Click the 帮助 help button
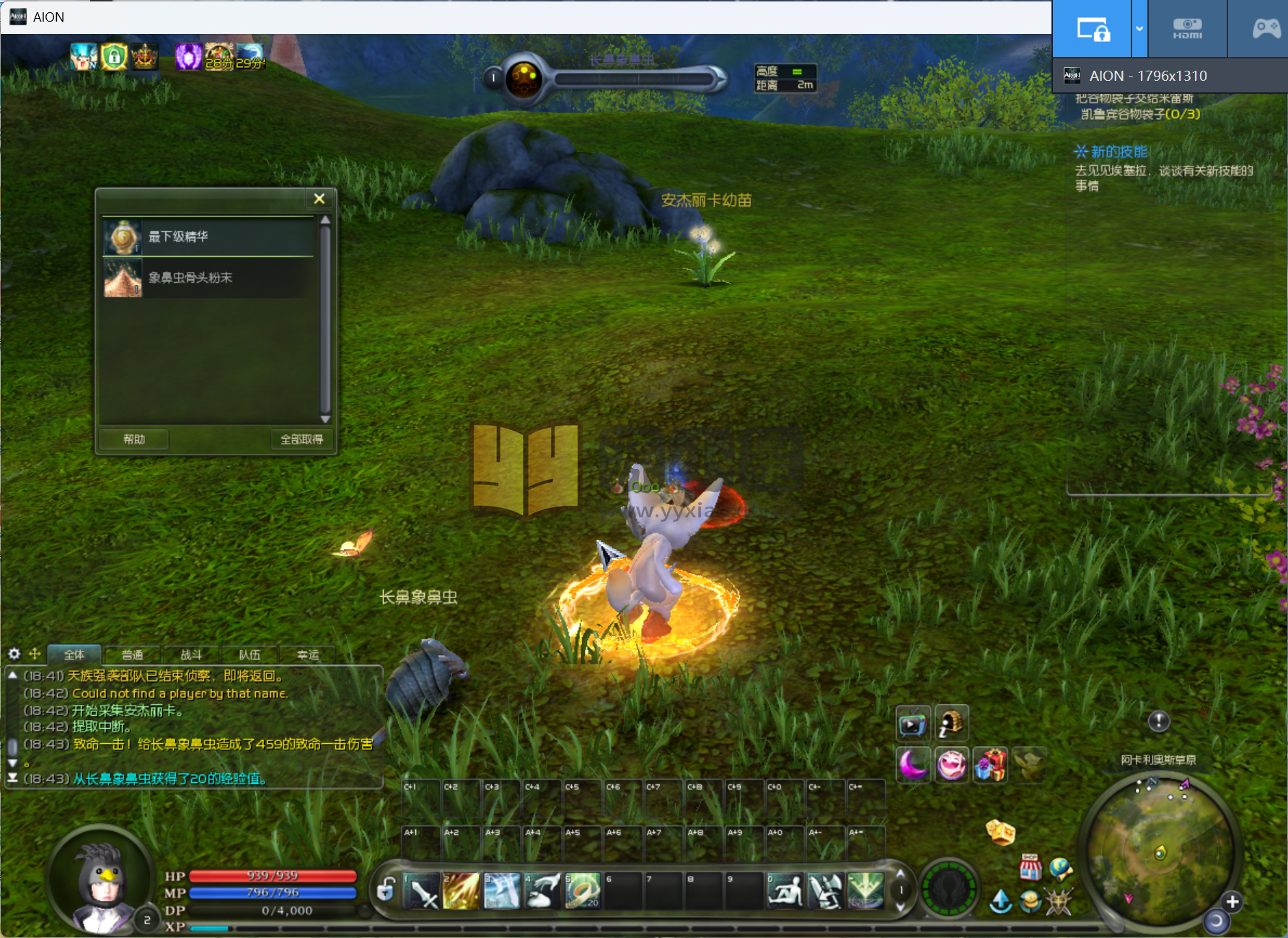1288x938 pixels. [134, 439]
